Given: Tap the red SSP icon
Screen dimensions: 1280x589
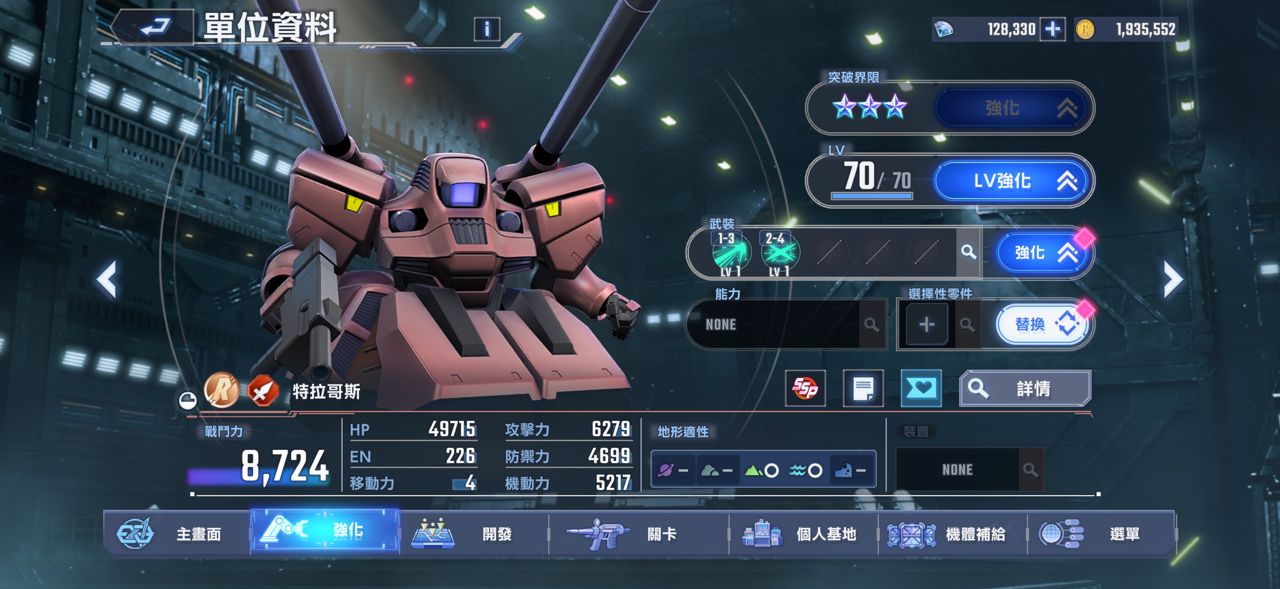Looking at the screenshot, I should click(807, 389).
